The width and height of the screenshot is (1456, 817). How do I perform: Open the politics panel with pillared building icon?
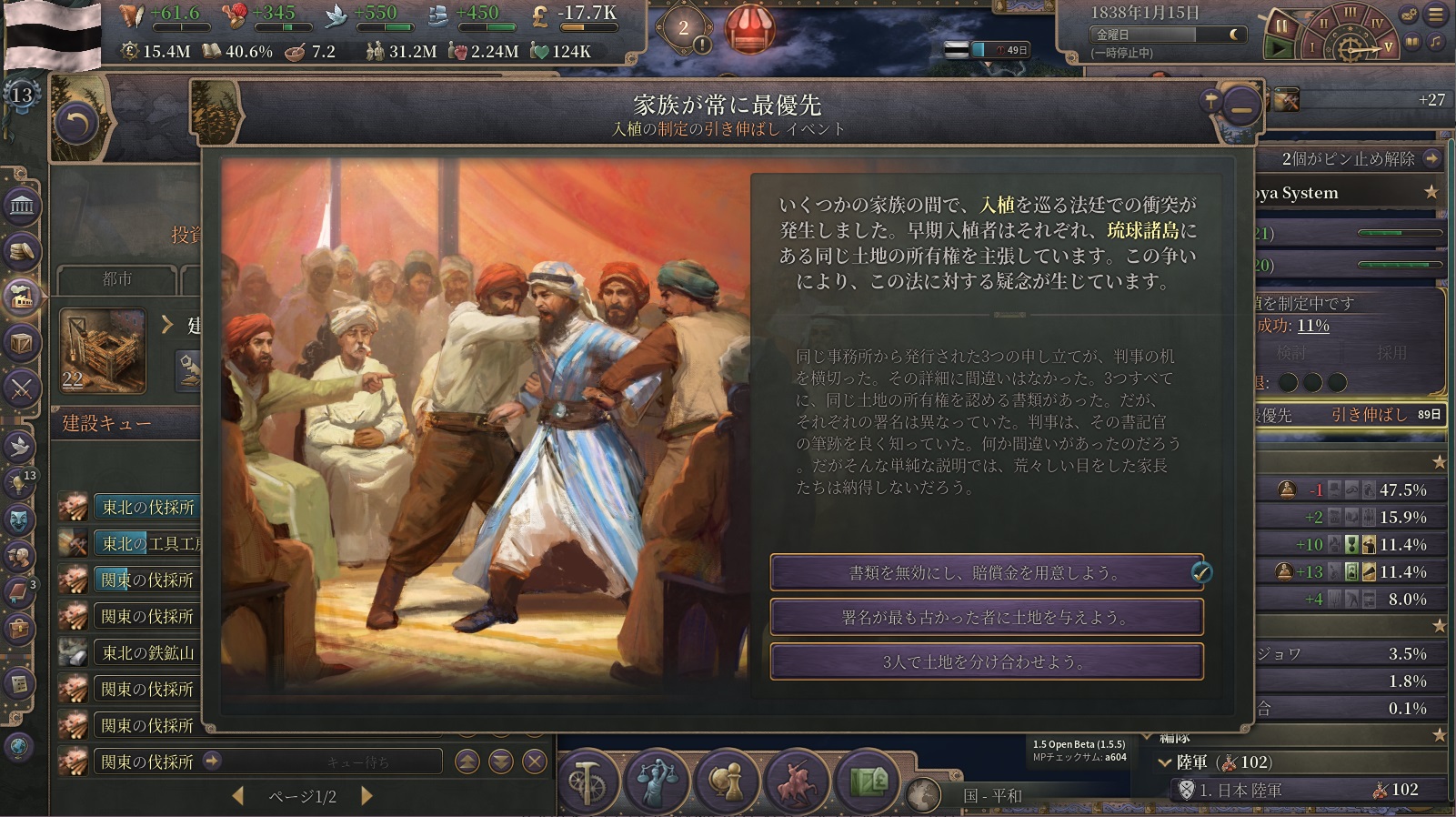[x=21, y=207]
